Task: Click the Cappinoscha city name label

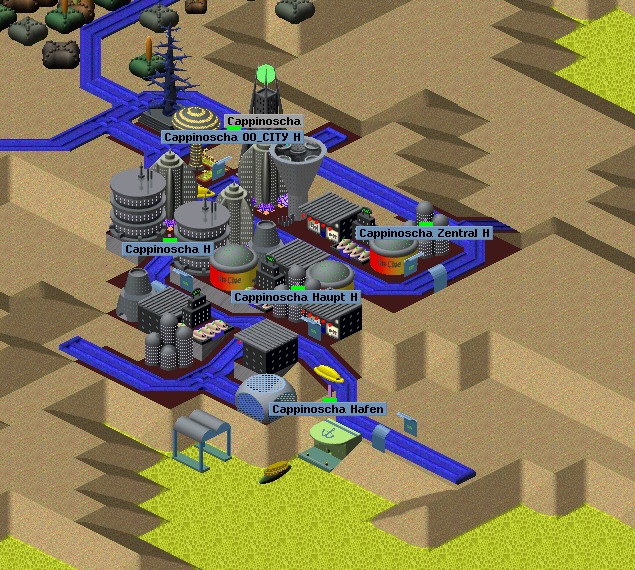Action: pos(263,122)
